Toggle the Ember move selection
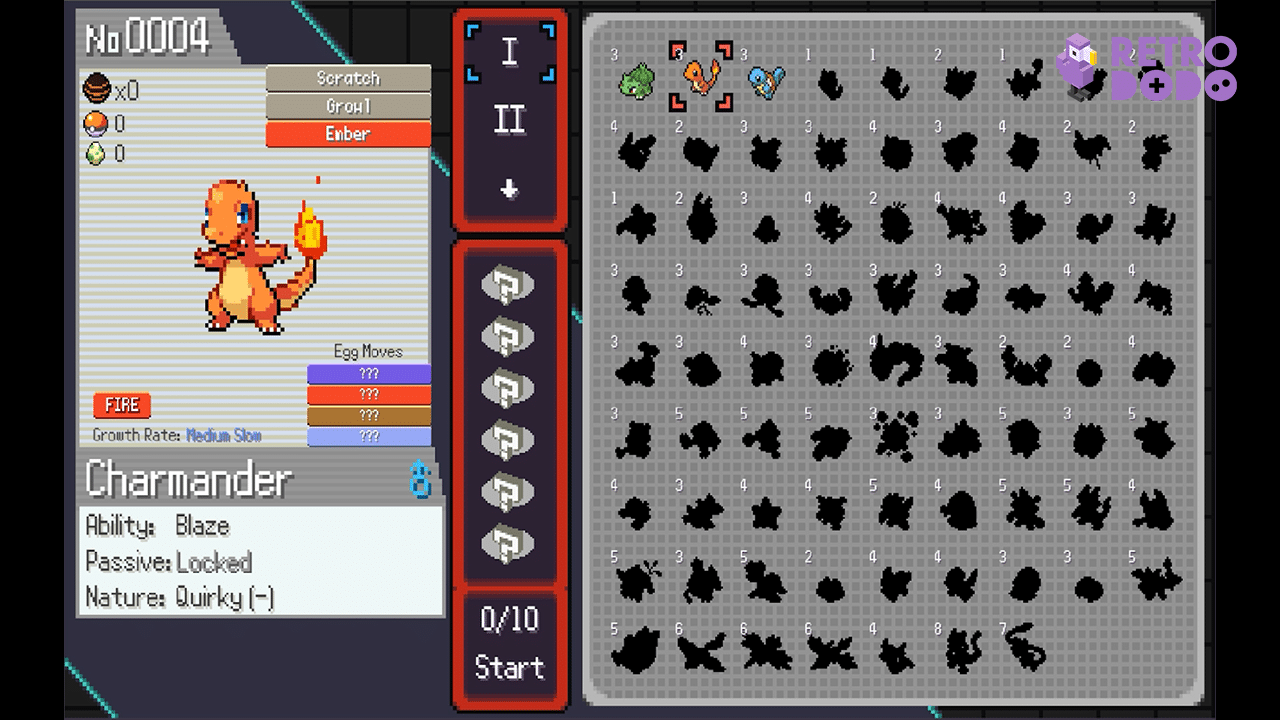The width and height of the screenshot is (1280, 720). pos(347,133)
